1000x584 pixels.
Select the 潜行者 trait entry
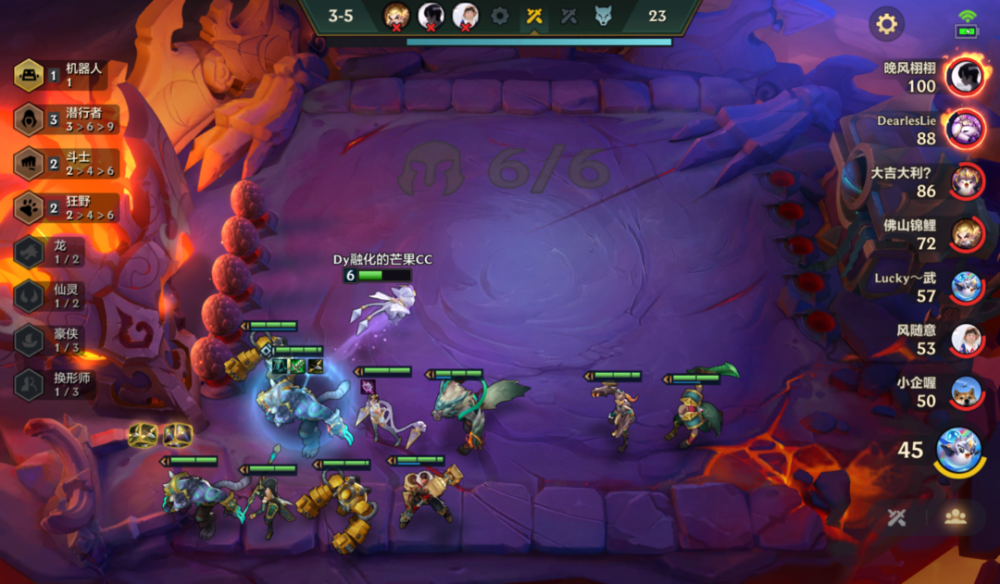pos(70,119)
